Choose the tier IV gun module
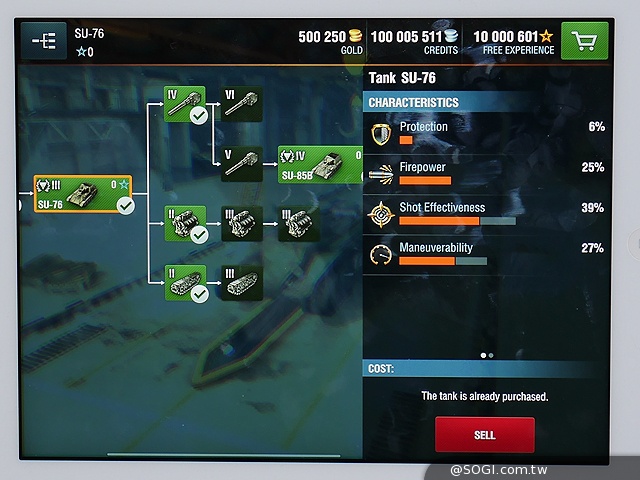Screen dimensions: 640x480 185,104
